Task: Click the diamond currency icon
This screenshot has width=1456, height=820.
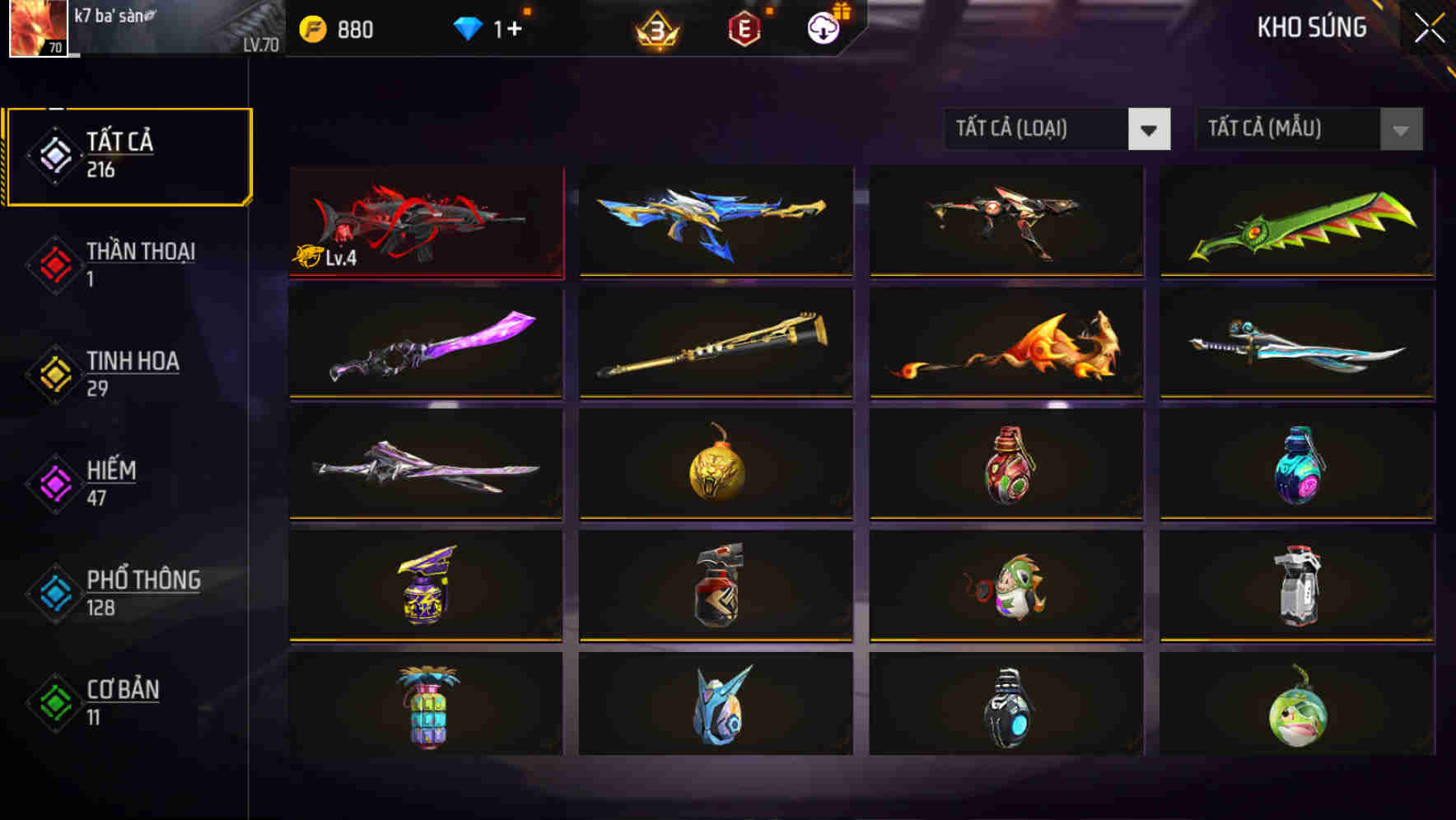Action: 467,29
